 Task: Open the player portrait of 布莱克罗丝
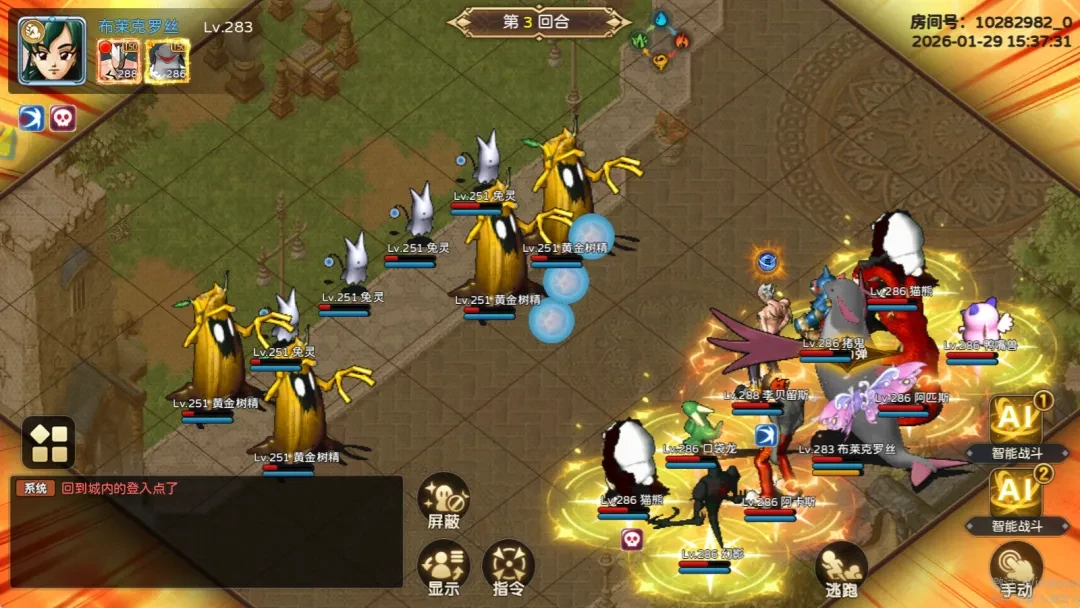pos(52,50)
